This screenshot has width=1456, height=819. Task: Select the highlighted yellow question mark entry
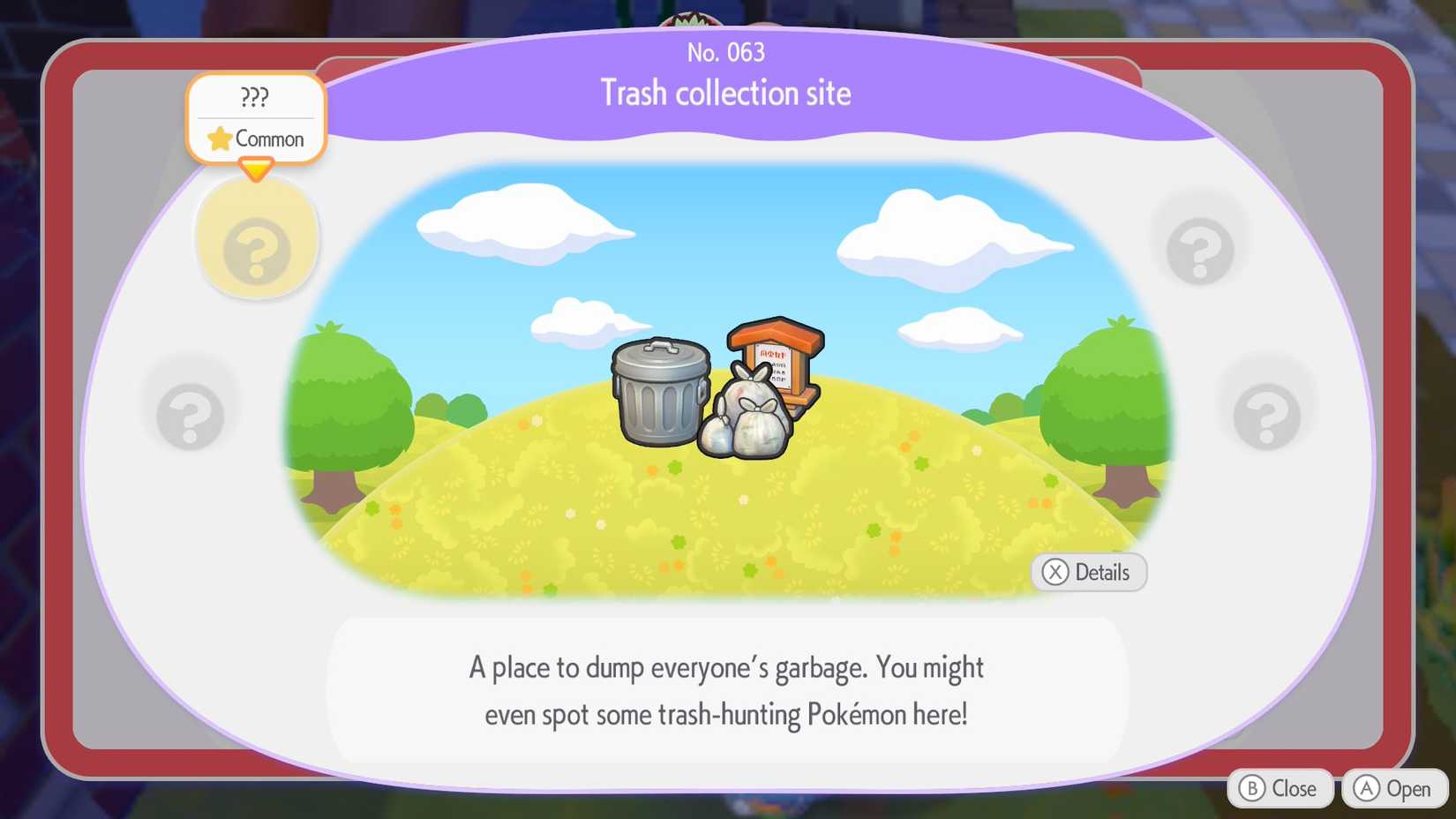257,243
